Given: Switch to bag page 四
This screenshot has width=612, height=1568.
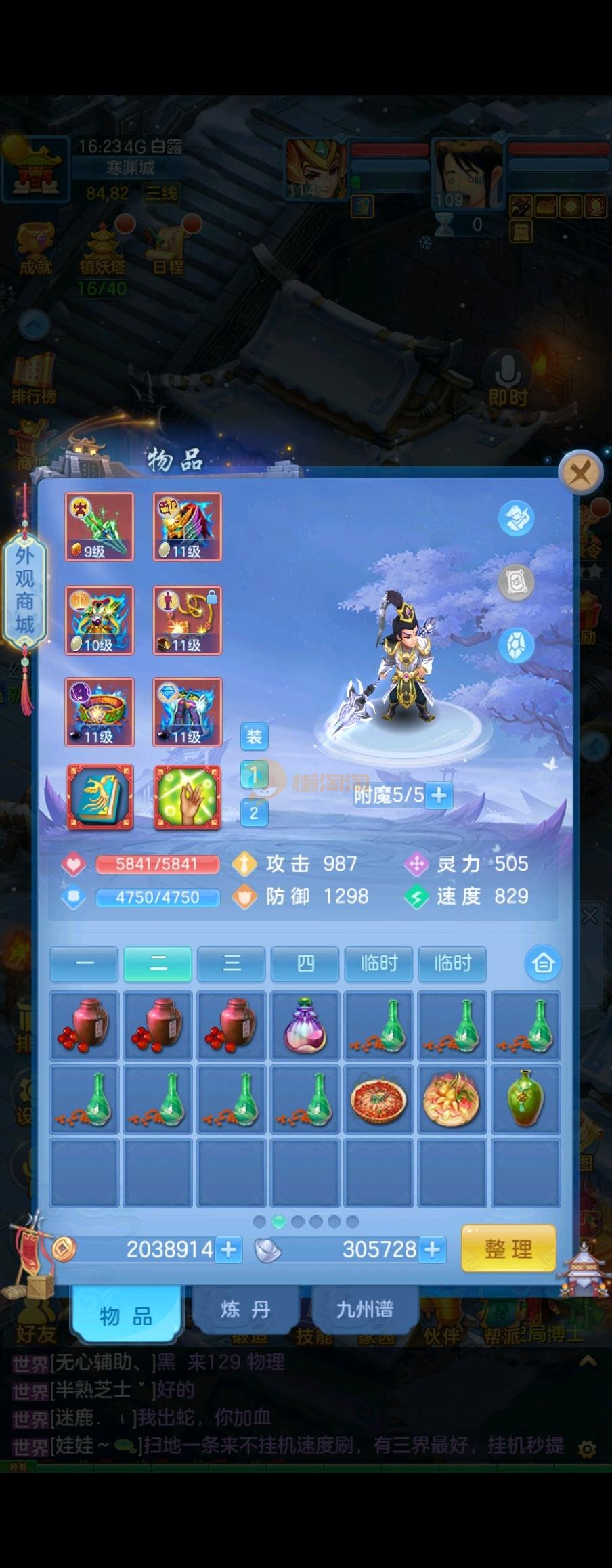Looking at the screenshot, I should tap(305, 963).
